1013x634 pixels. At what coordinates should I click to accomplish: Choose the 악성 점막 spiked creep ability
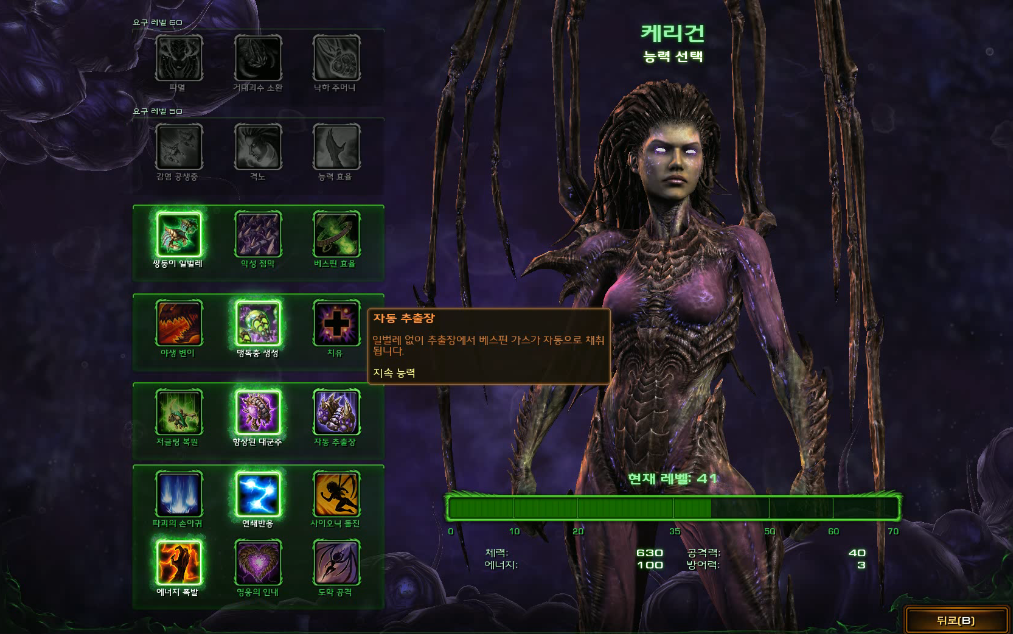pyautogui.click(x=258, y=234)
